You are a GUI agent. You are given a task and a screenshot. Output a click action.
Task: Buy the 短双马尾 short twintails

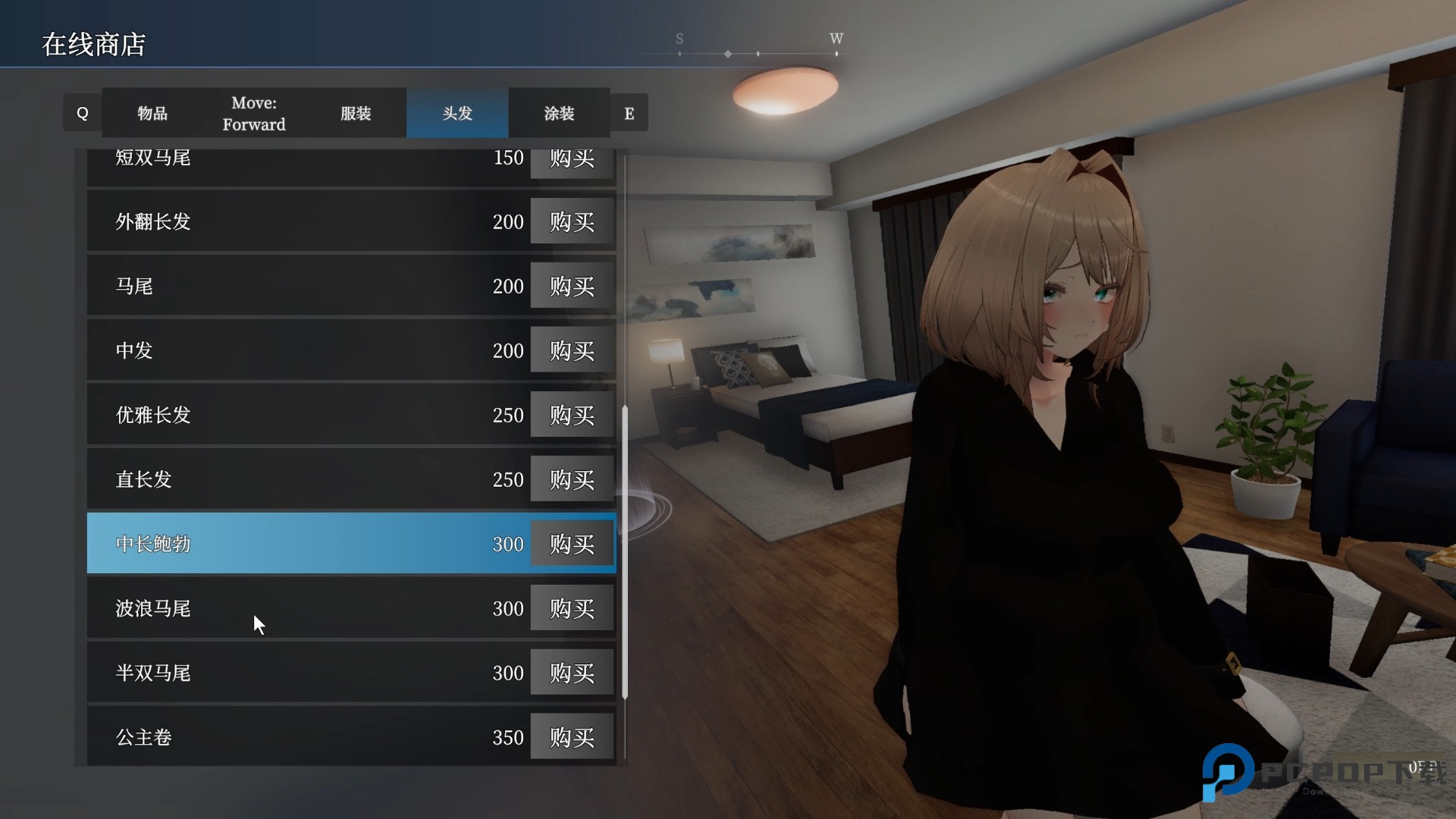pos(572,161)
